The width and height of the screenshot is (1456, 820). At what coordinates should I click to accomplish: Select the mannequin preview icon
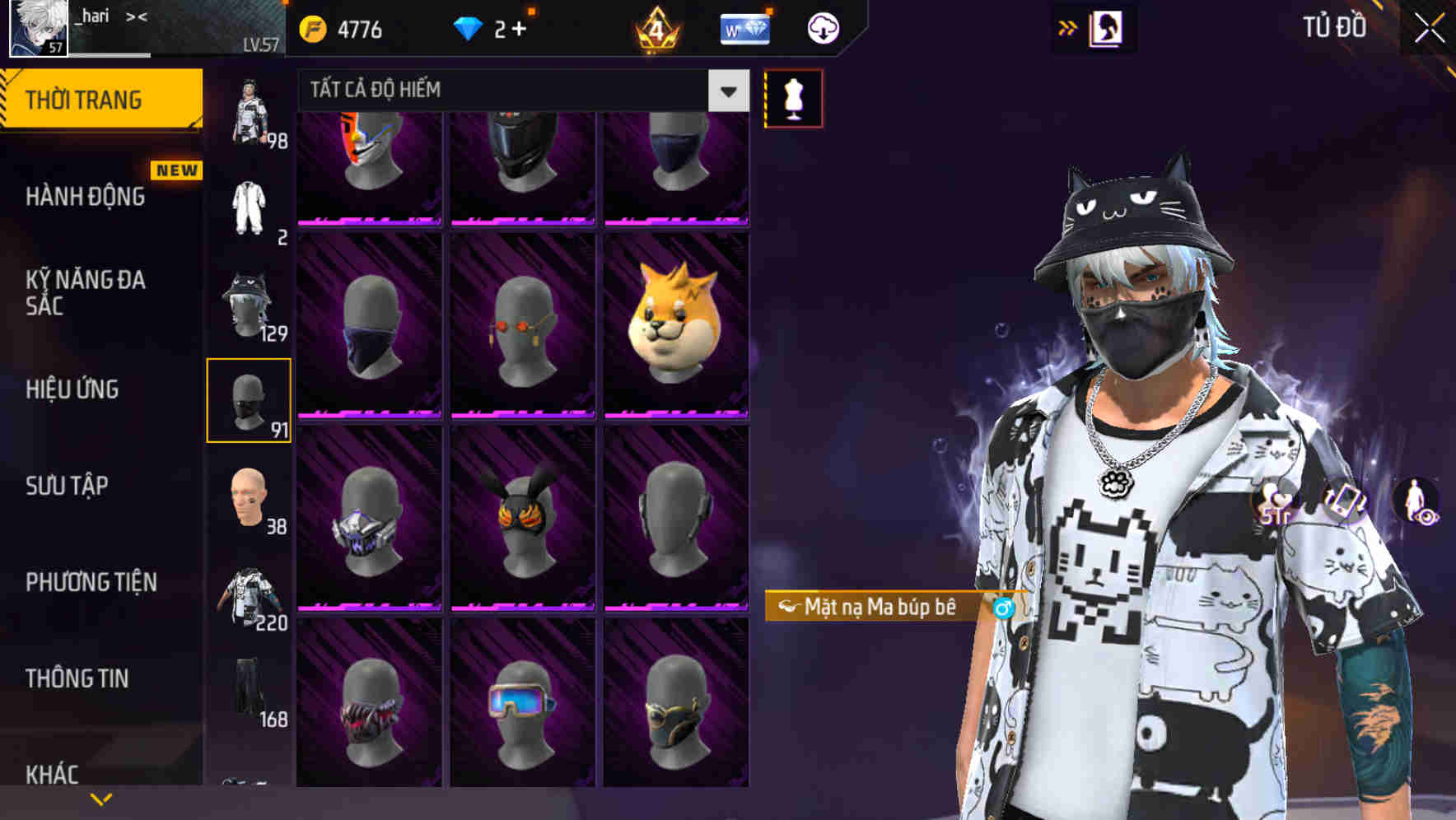point(793,97)
